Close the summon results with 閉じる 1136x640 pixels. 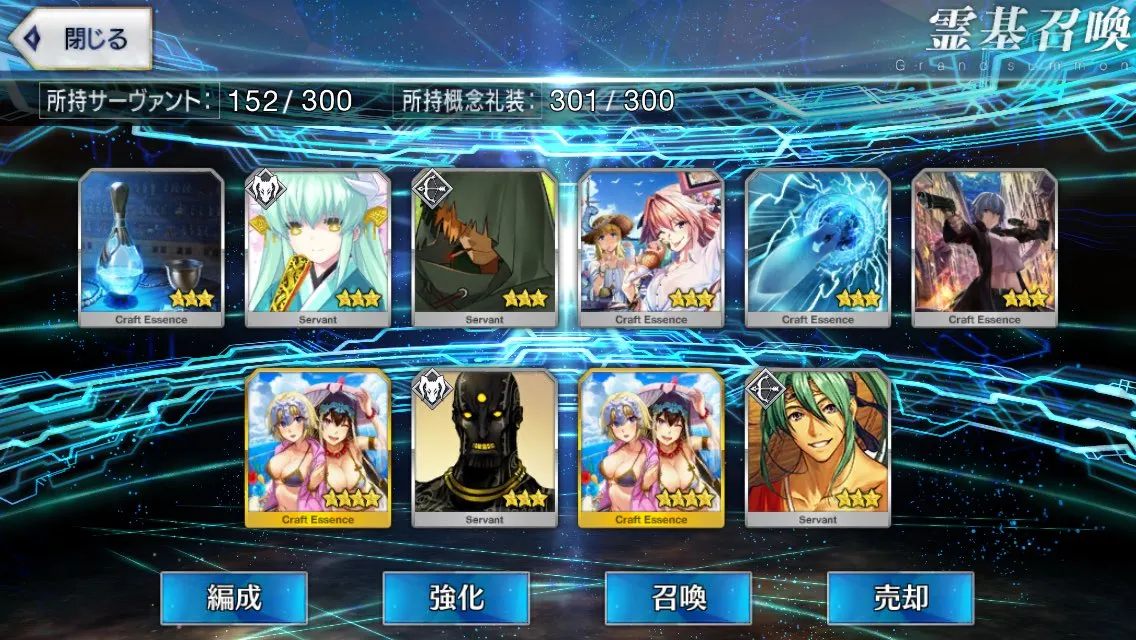coord(82,40)
